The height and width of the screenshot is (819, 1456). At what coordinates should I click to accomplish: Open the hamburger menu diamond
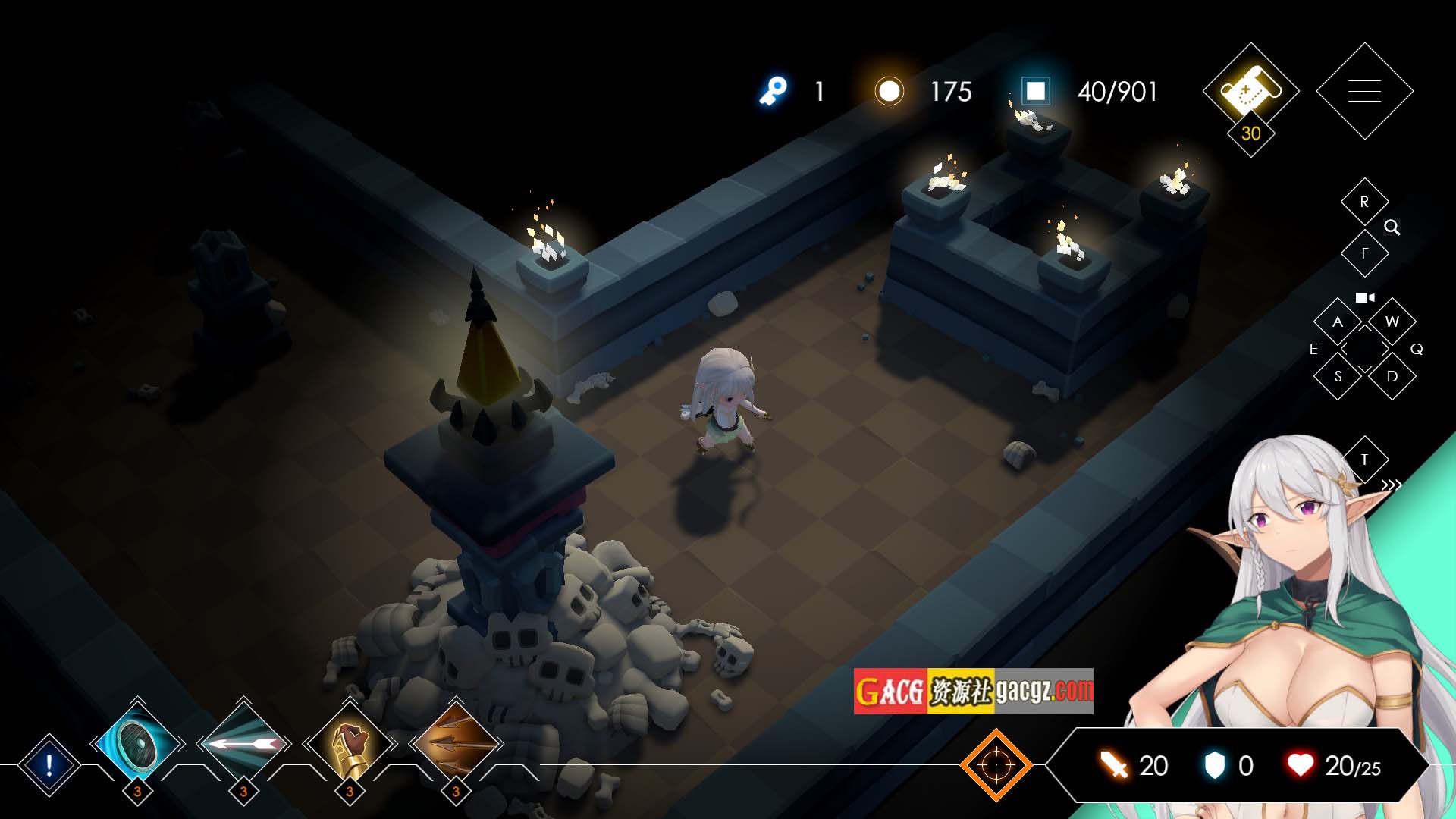[1364, 91]
